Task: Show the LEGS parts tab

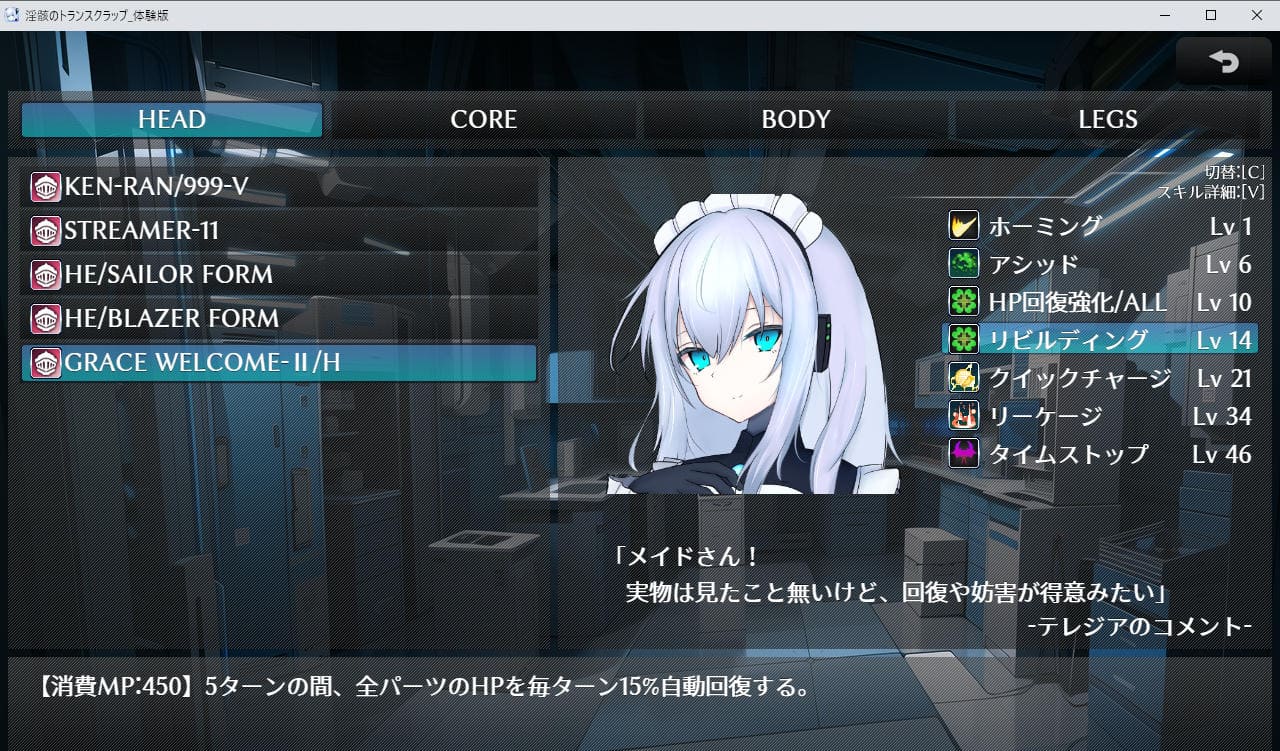Action: [1107, 120]
